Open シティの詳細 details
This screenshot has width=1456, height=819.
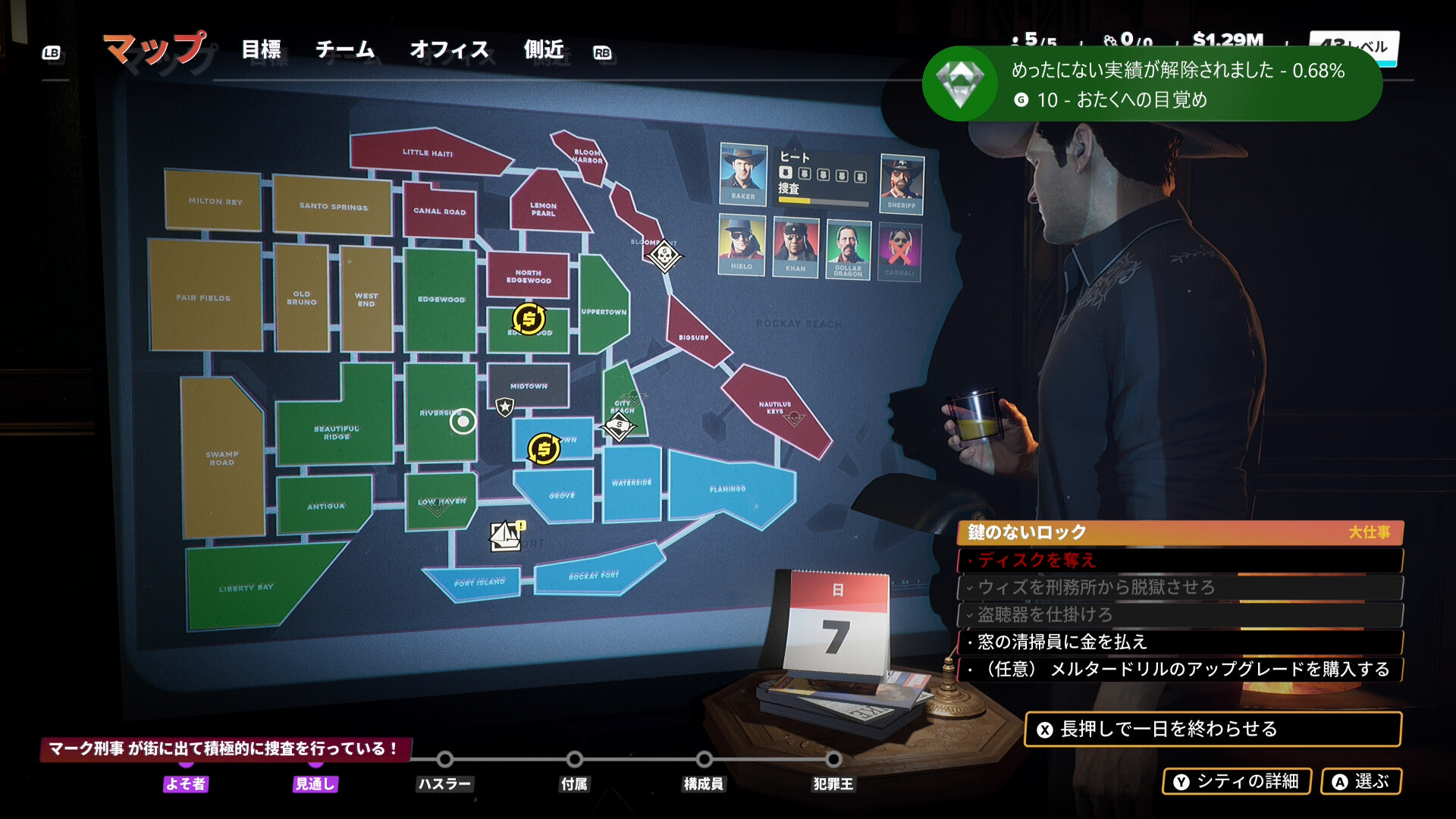[1237, 782]
